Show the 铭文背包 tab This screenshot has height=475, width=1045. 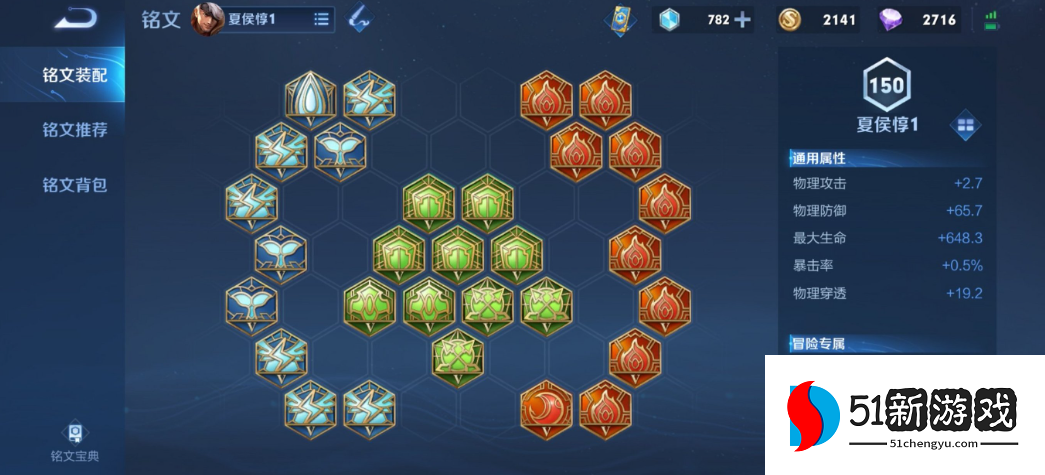click(74, 185)
